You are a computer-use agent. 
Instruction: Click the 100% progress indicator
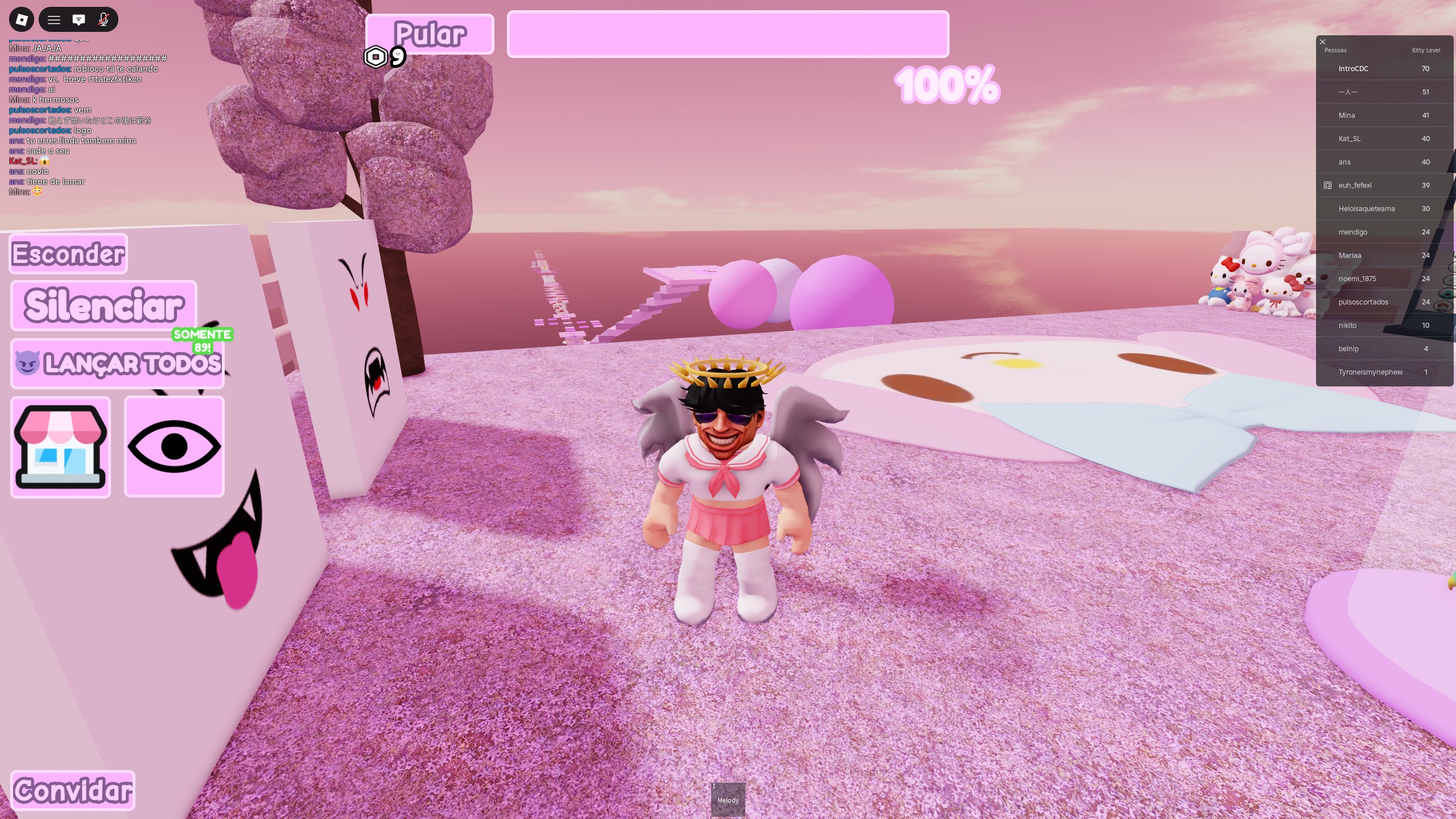(x=946, y=85)
